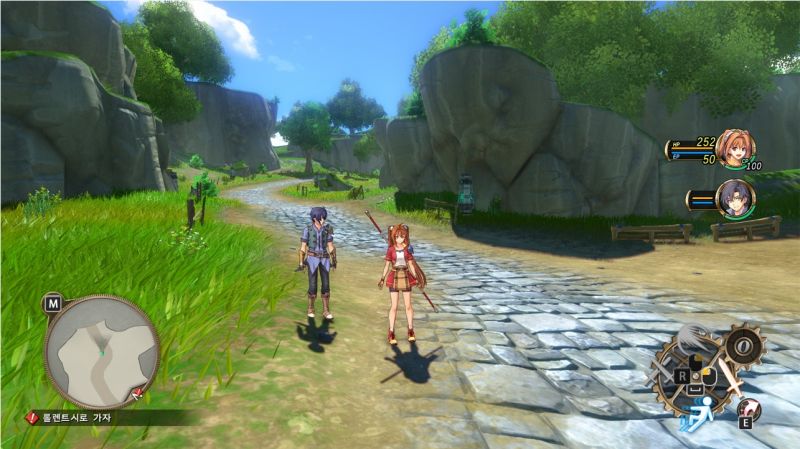Activate the round red beast icon
The height and width of the screenshot is (449, 800).
pyautogui.click(x=748, y=409)
